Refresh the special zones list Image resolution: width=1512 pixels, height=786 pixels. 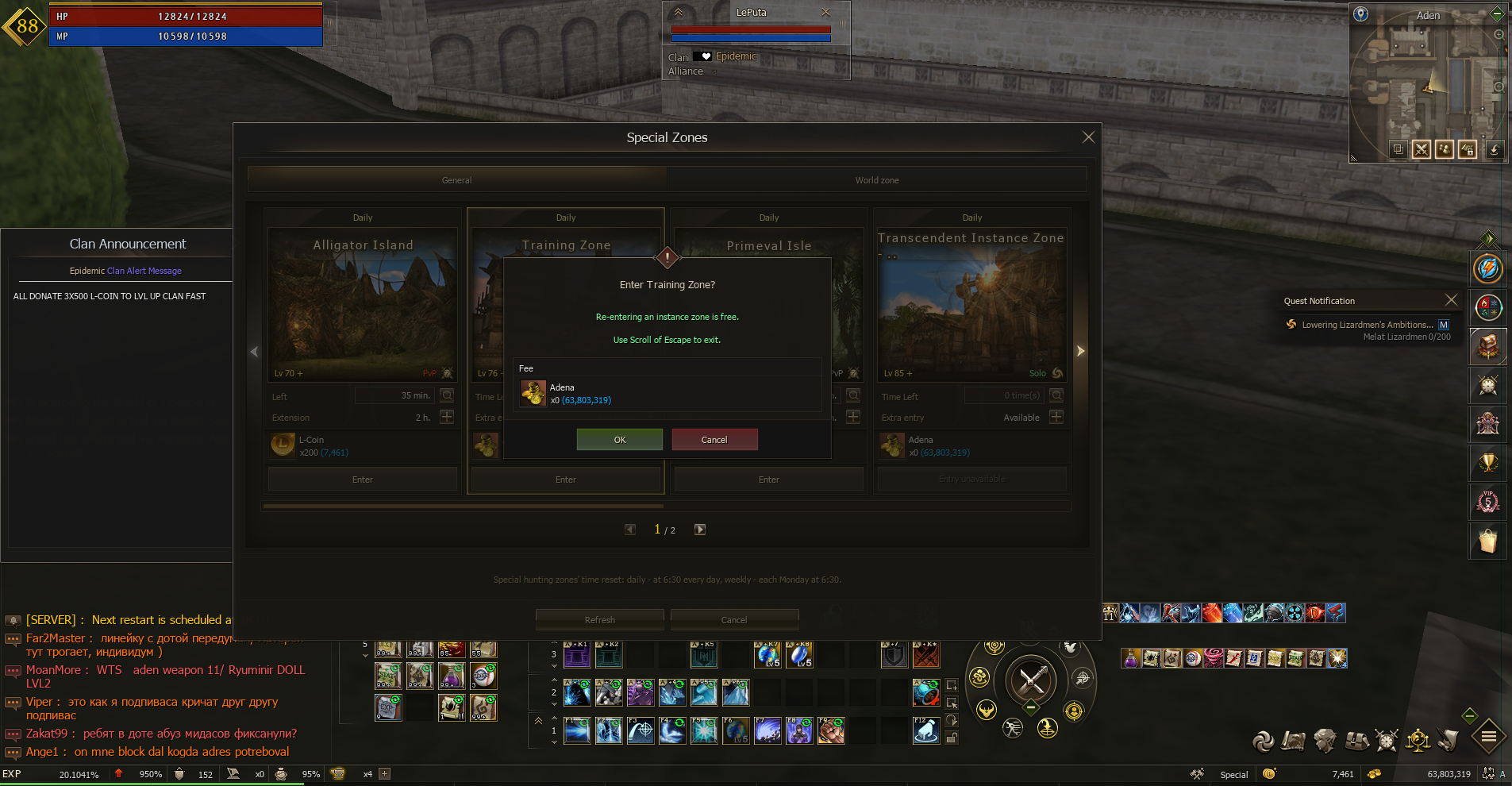(x=599, y=620)
